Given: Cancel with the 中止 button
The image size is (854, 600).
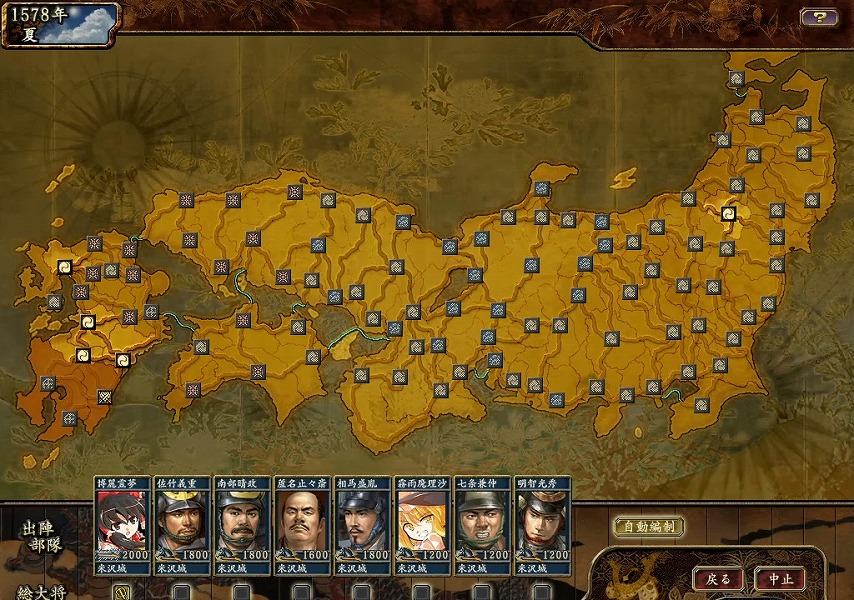Looking at the screenshot, I should click(x=780, y=579).
